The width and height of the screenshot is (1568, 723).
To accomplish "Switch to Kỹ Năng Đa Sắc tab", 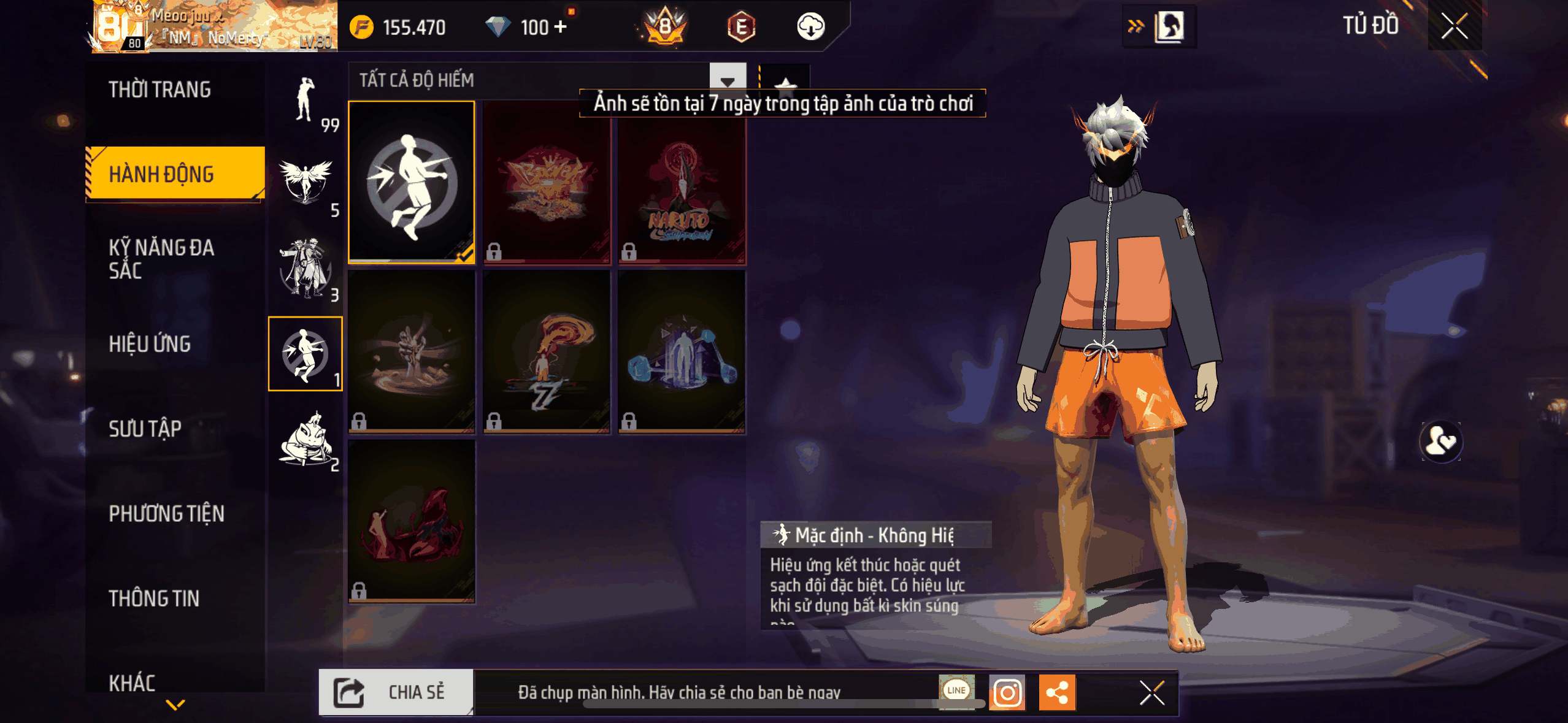I will pyautogui.click(x=161, y=258).
